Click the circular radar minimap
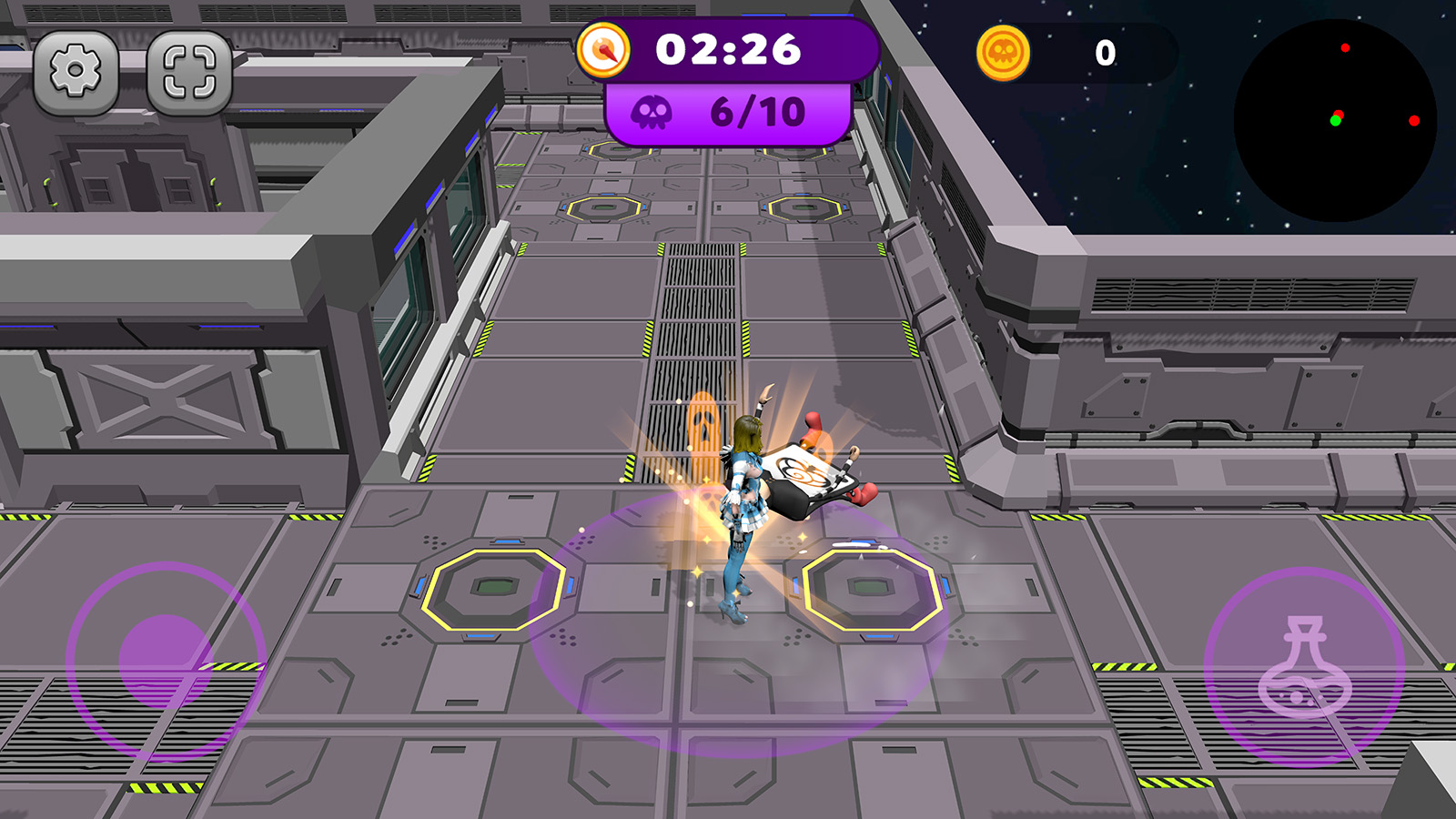Viewport: 1456px width, 819px height. [1335, 120]
